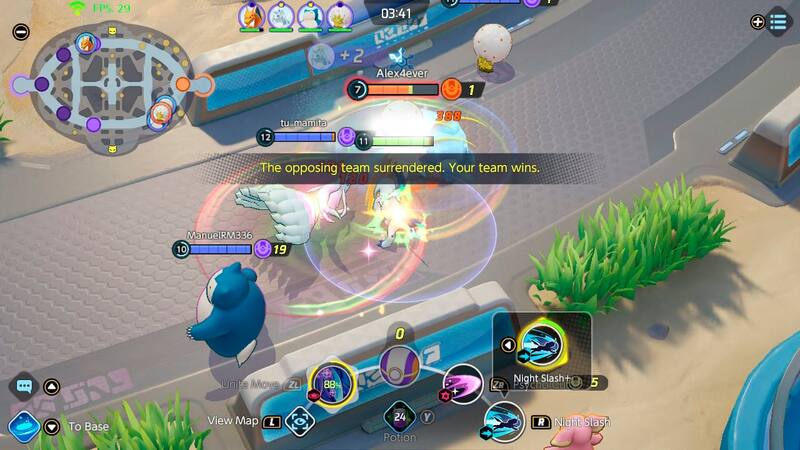Screen dimensions: 800x450
Task: Select the Charizard teammate portrait
Action: 251,15
